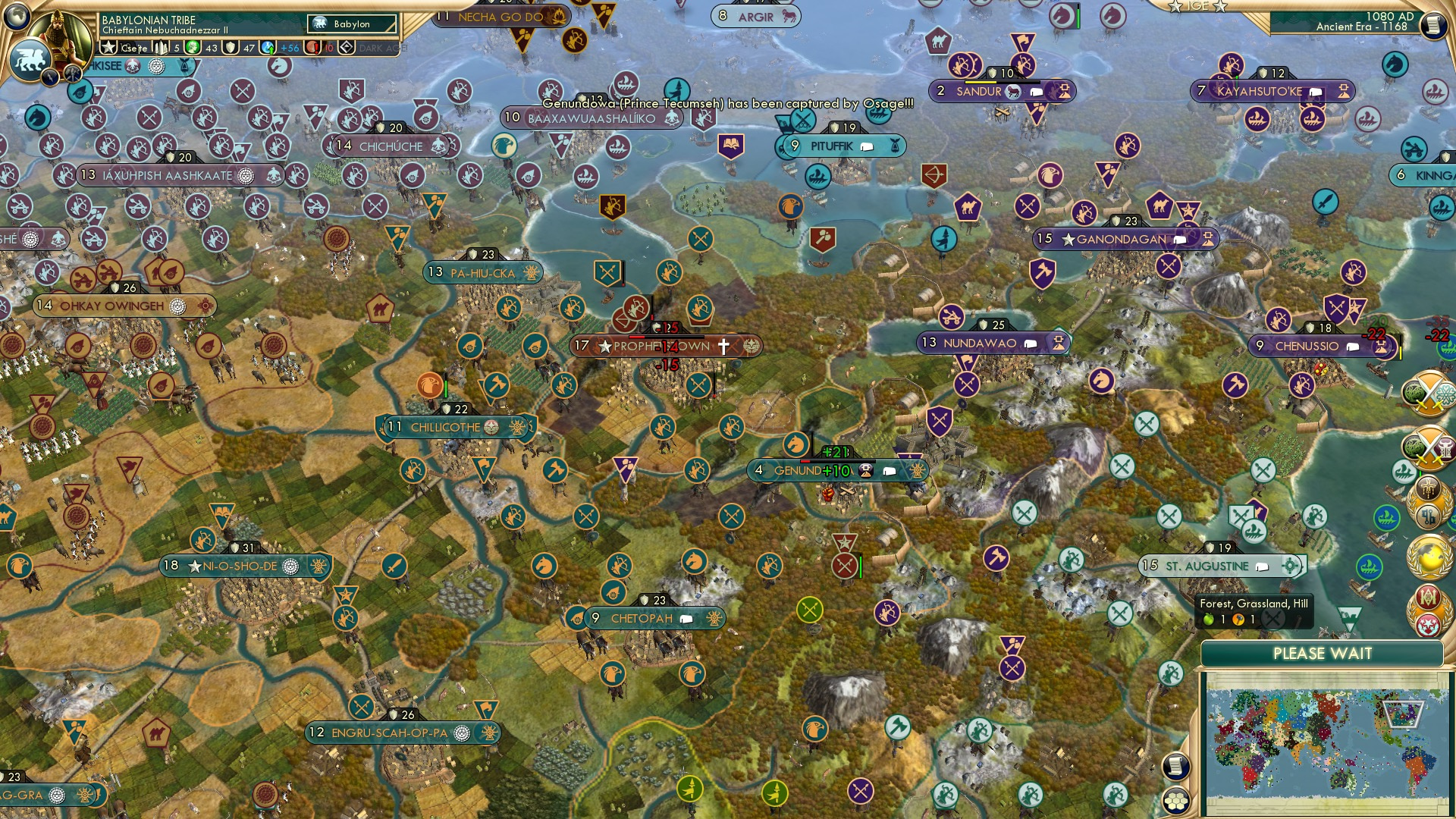Click the red unhappiness circle in the stat bar
Image resolution: width=1456 pixels, height=819 pixels.
click(312, 48)
